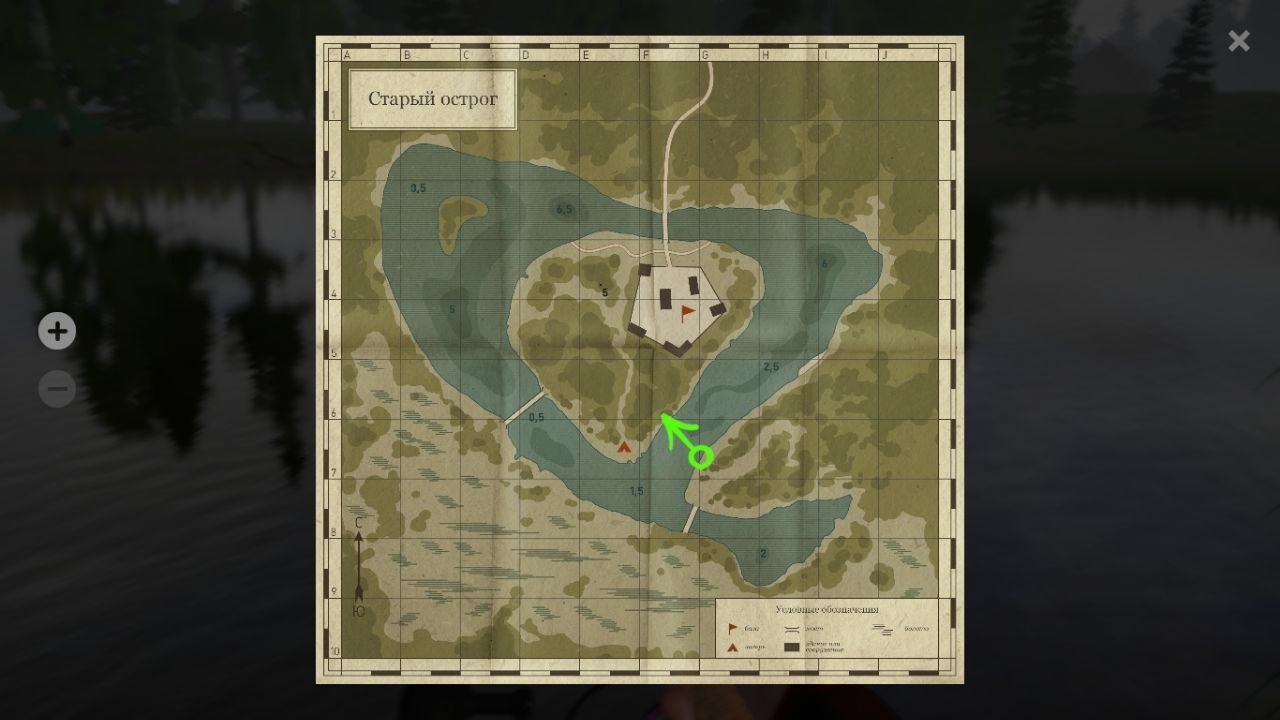Select the campfire marker on the southern shore
1280x720 pixels.
(x=625, y=449)
